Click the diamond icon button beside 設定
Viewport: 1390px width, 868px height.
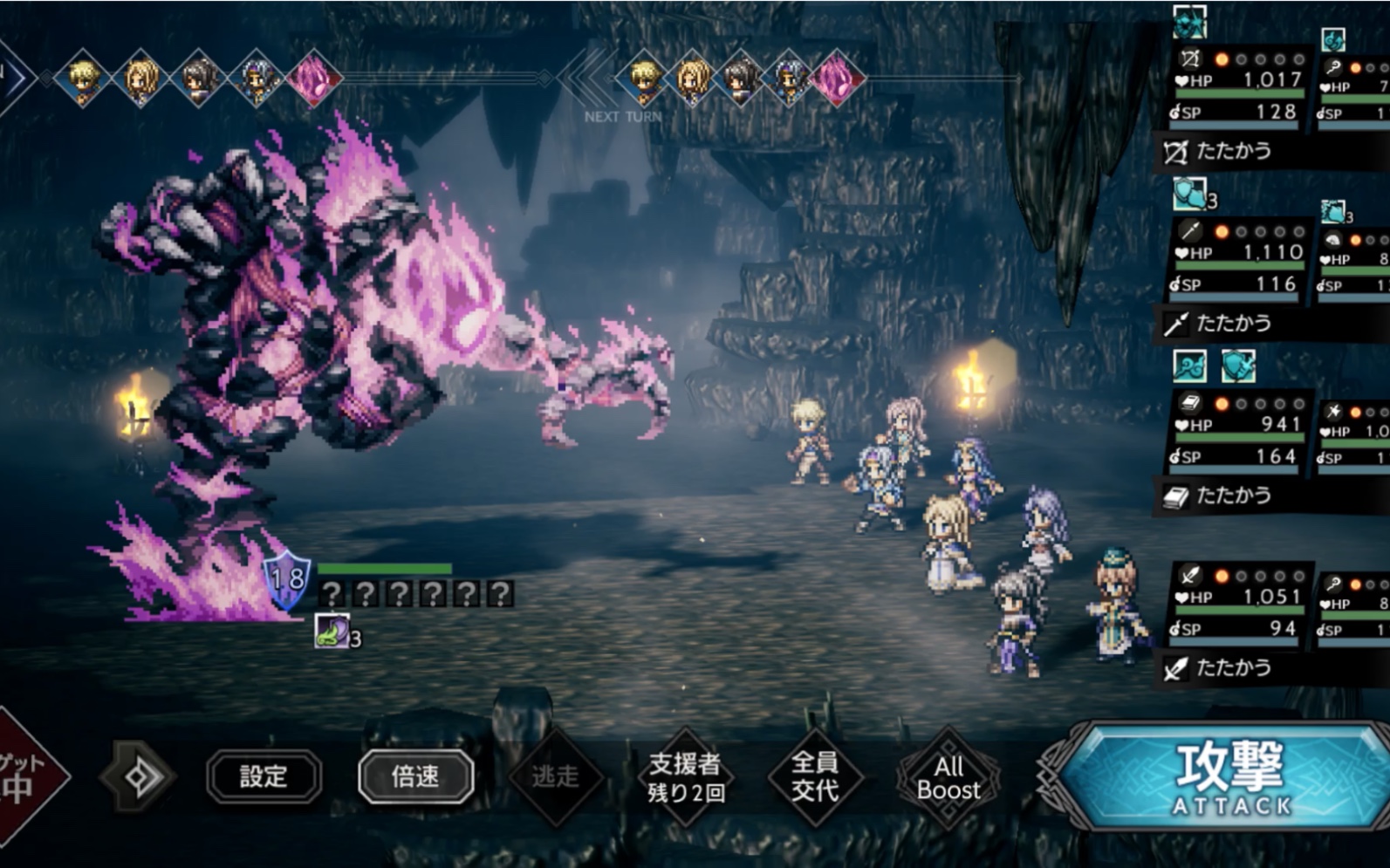click(140, 776)
